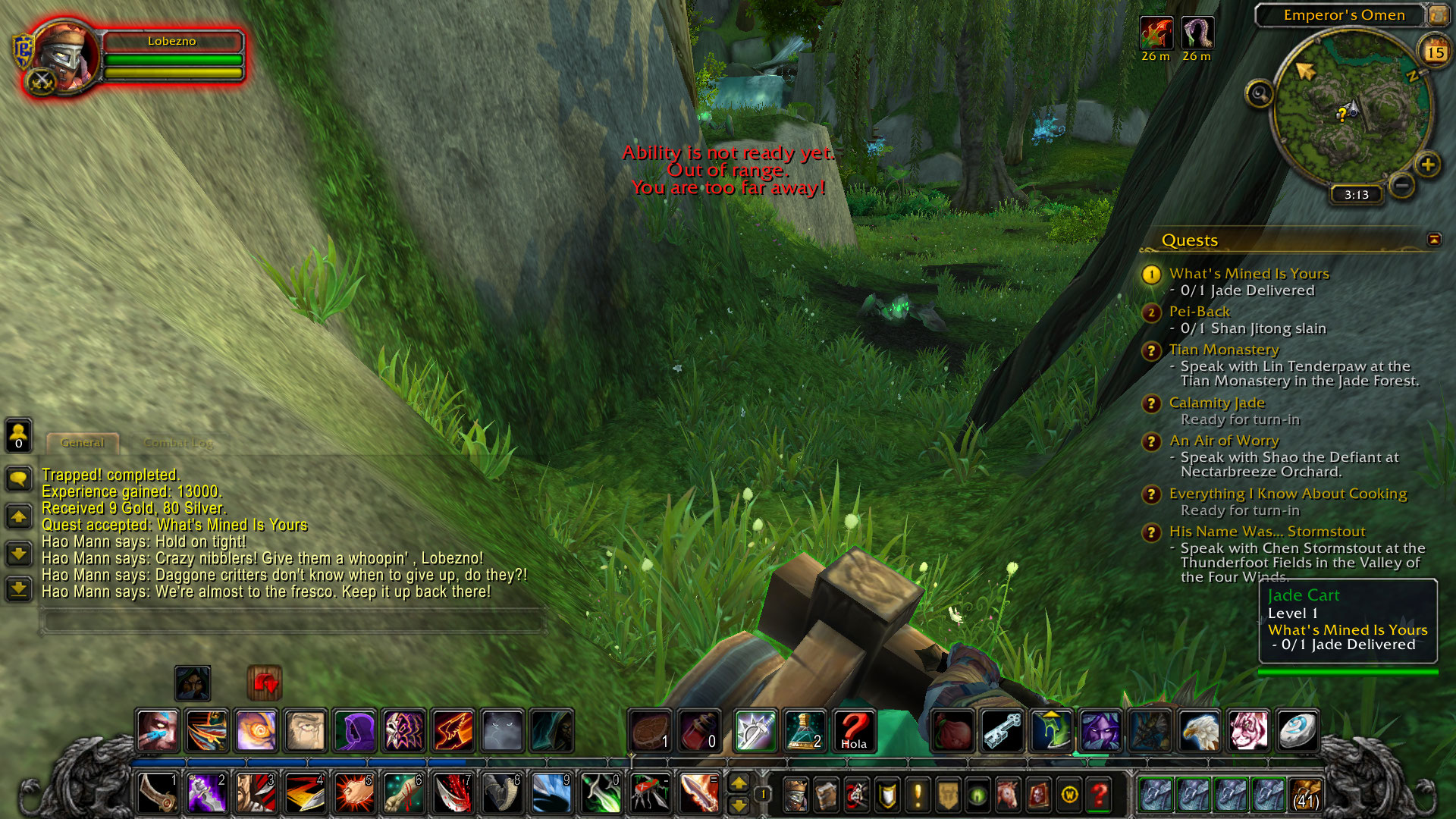Switch to the Combat Log tab
Viewport: 1456px width, 819px height.
tap(178, 443)
